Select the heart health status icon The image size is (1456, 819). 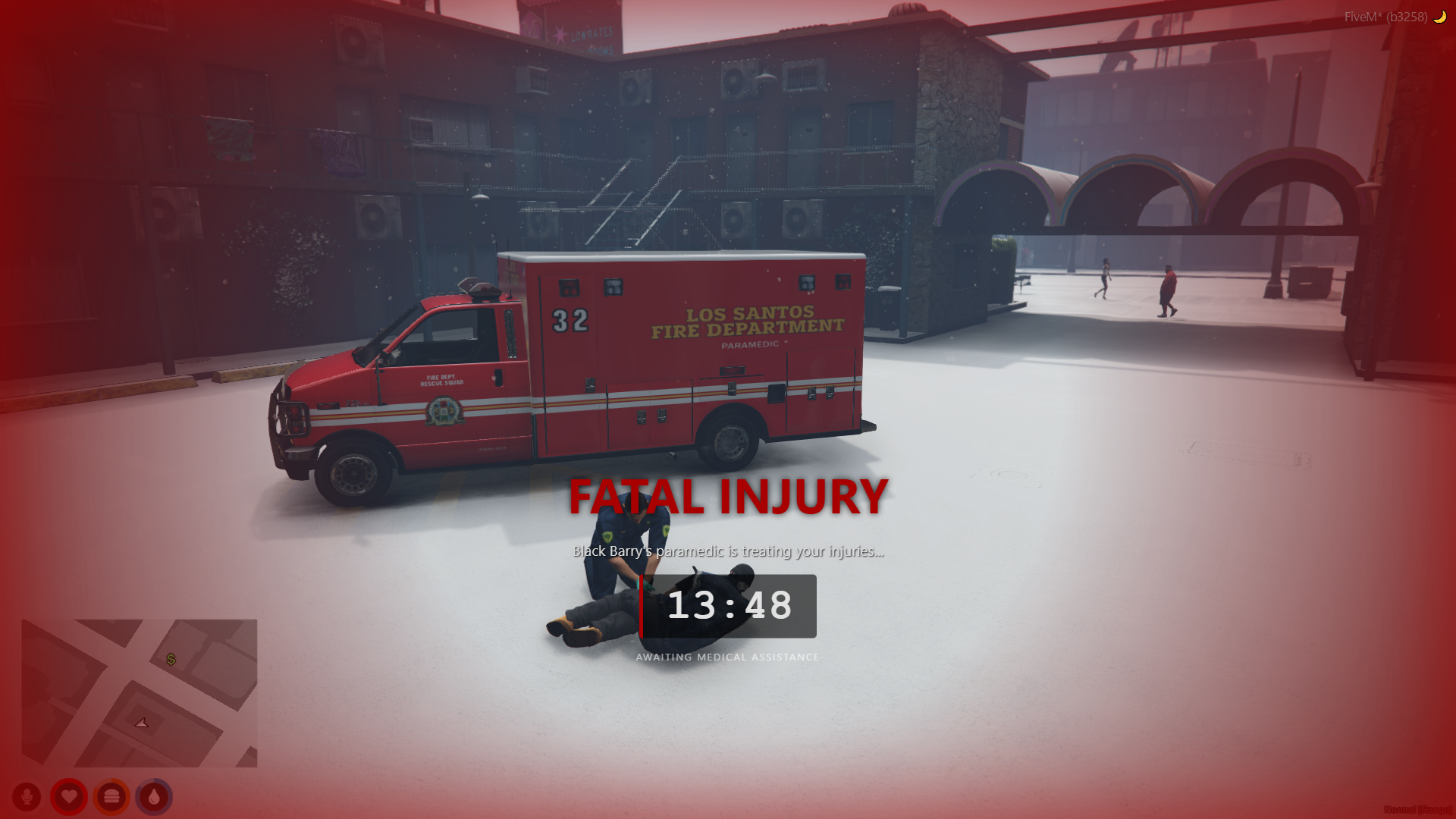click(x=68, y=797)
